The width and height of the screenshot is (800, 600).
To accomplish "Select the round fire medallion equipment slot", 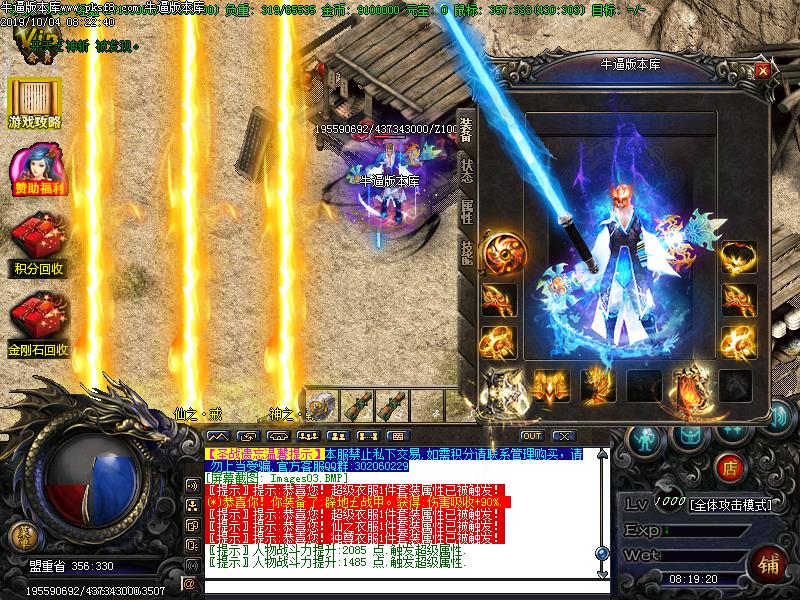I will click(x=500, y=252).
